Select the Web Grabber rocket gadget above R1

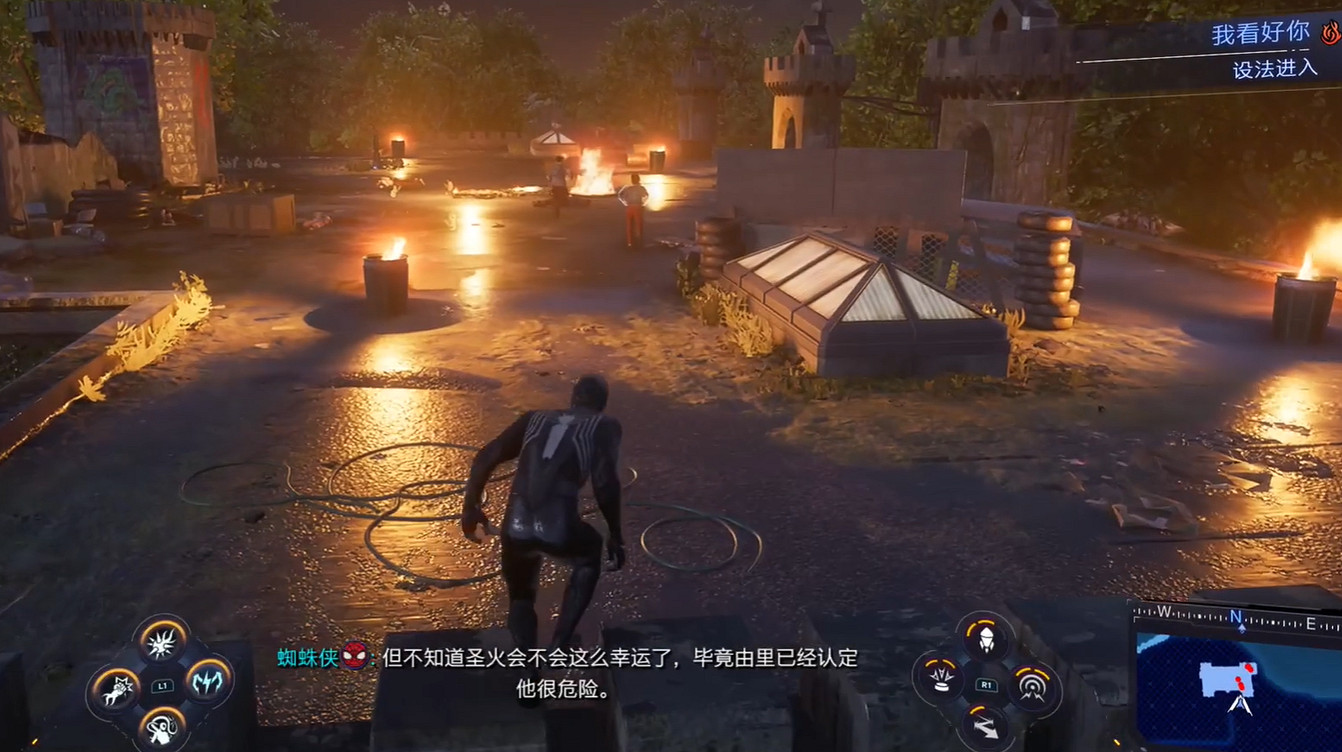pyautogui.click(x=986, y=640)
